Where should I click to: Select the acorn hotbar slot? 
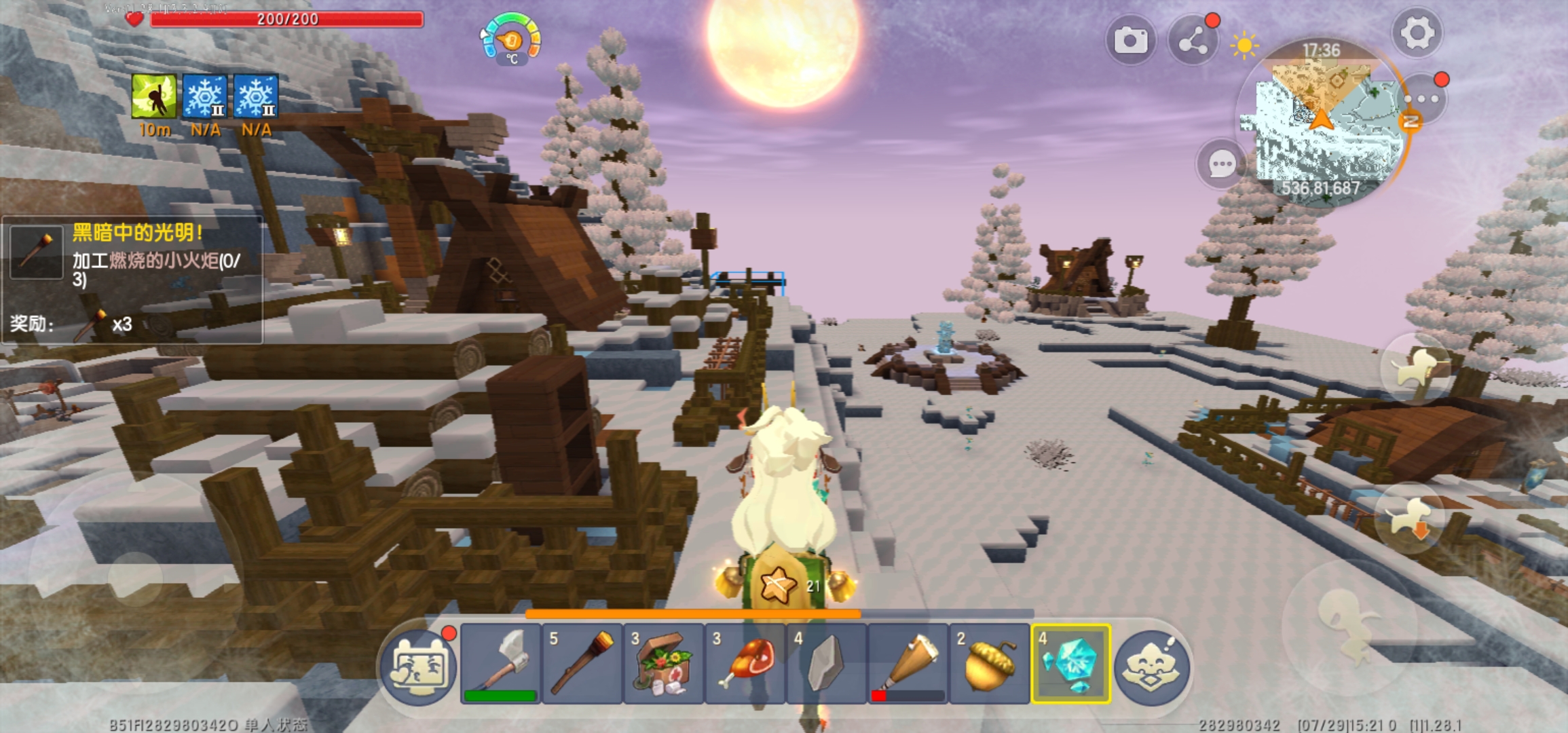coord(990,663)
